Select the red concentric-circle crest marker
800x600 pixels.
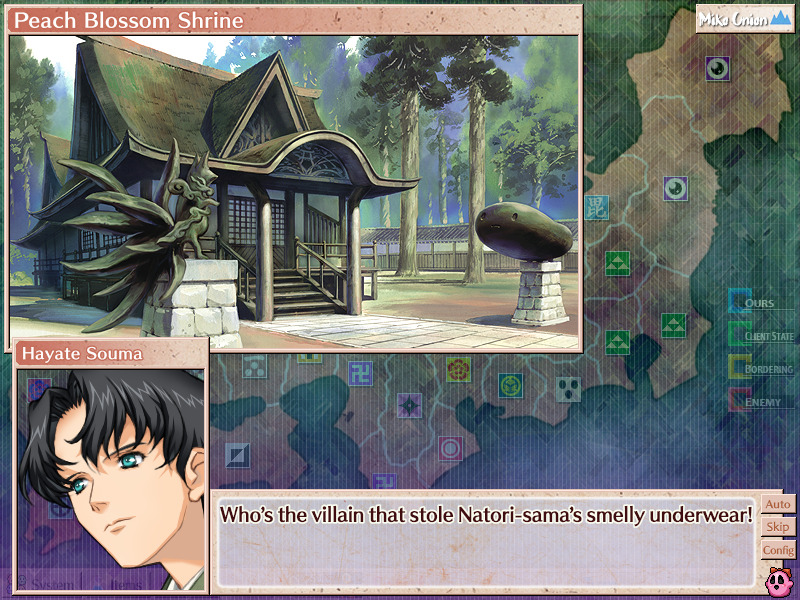[x=450, y=447]
